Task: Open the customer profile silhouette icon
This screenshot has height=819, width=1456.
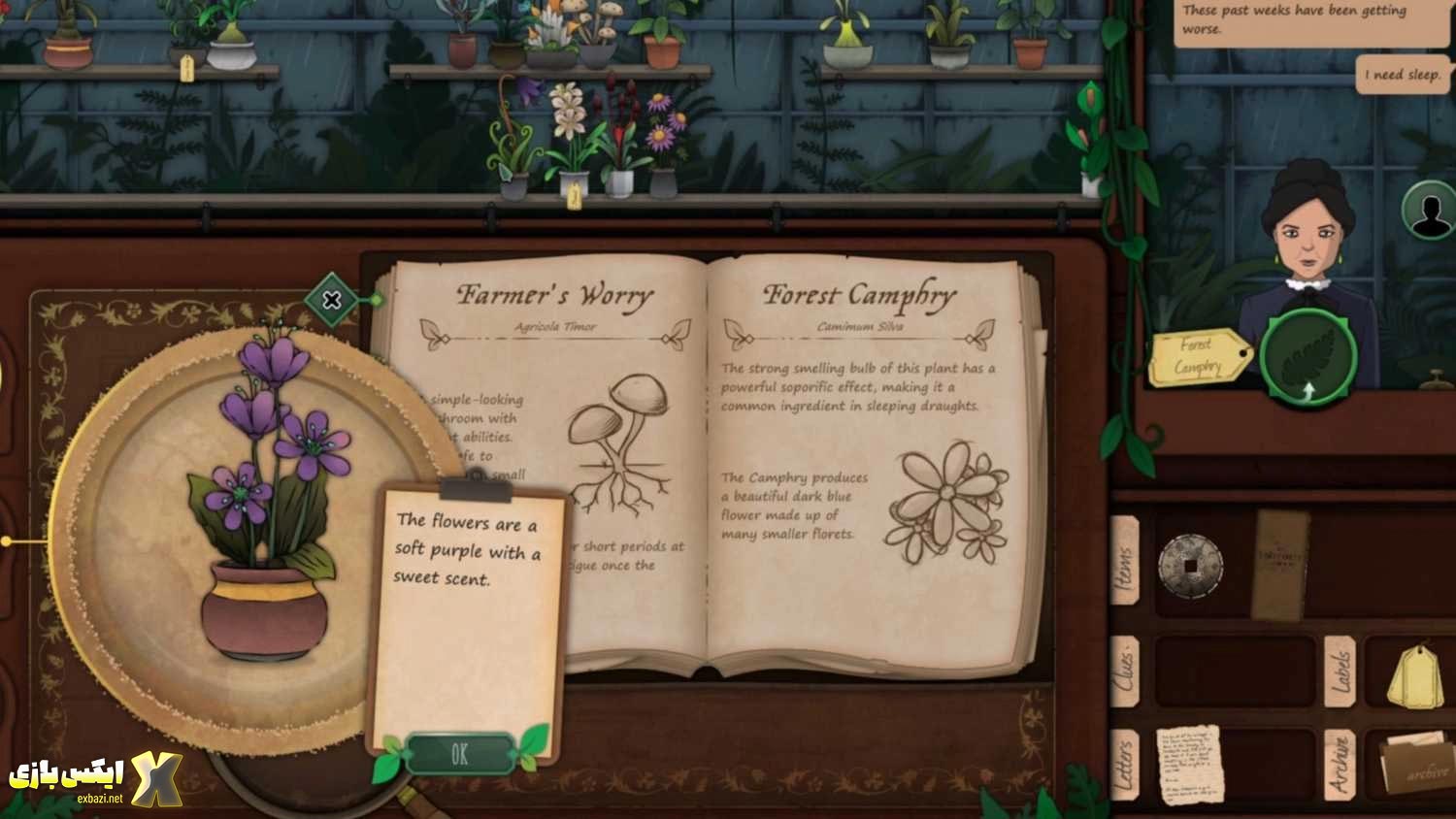Action: [1429, 211]
